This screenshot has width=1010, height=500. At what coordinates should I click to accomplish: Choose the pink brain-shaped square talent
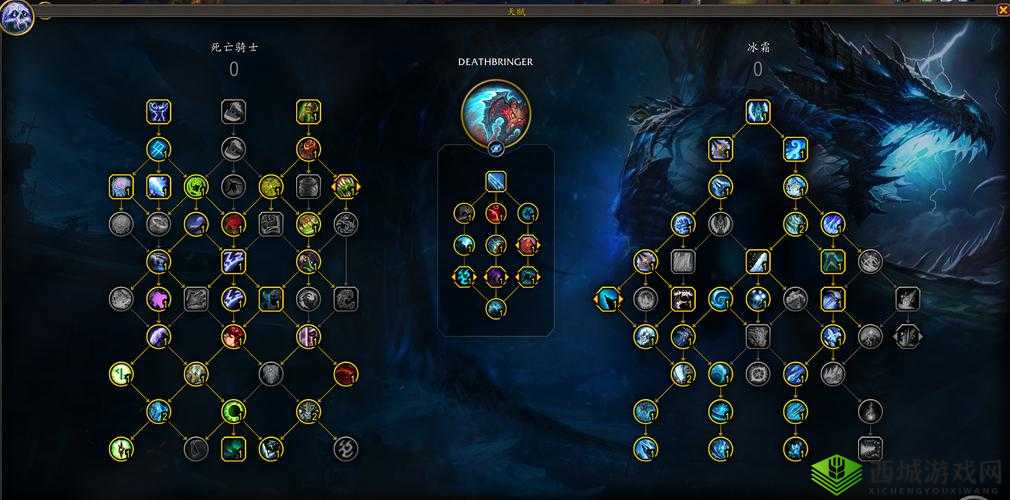[x=122, y=186]
